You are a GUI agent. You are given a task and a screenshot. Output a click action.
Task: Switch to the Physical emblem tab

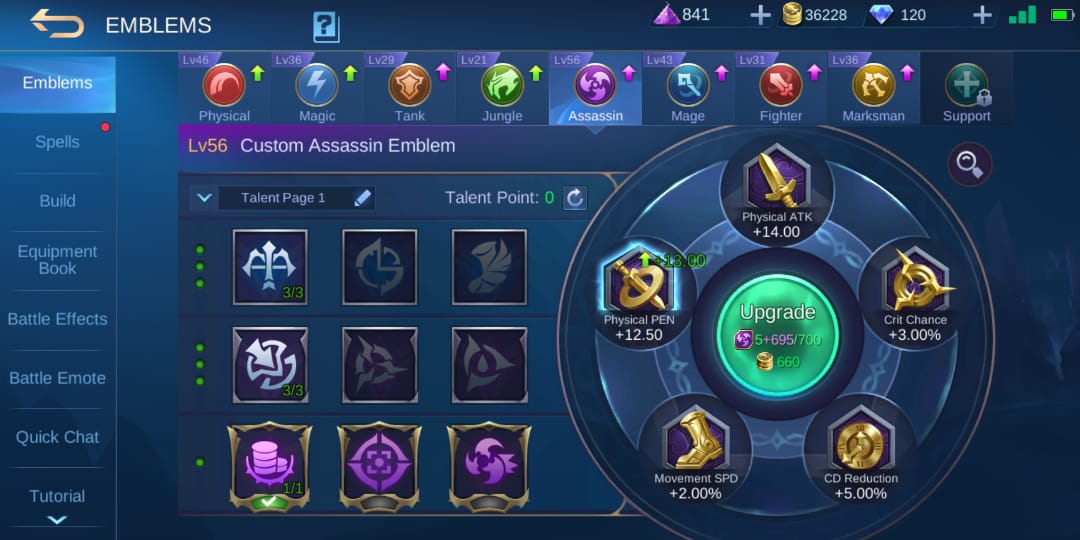pos(224,90)
